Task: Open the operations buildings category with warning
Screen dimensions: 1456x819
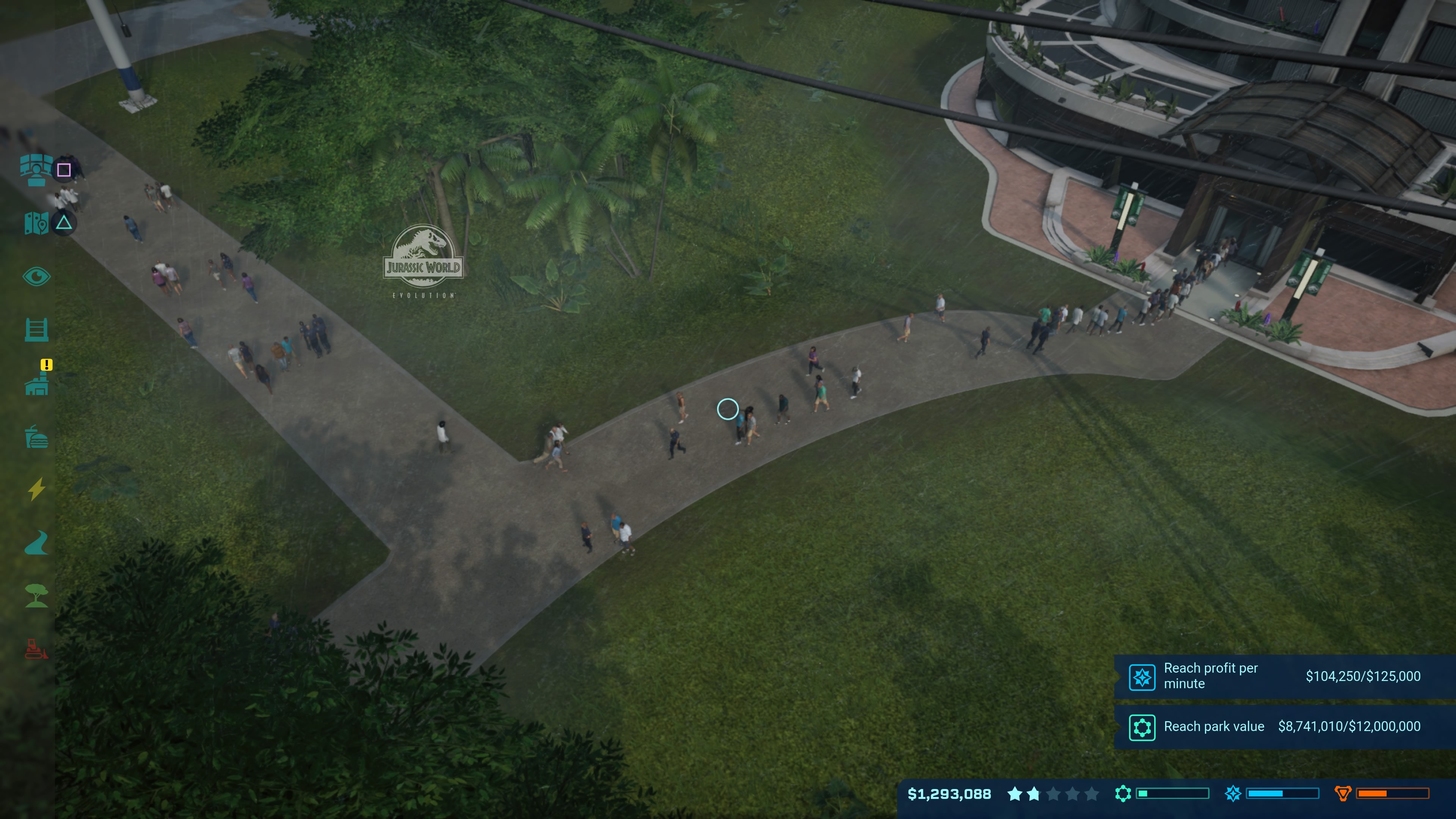Action: pyautogui.click(x=37, y=383)
